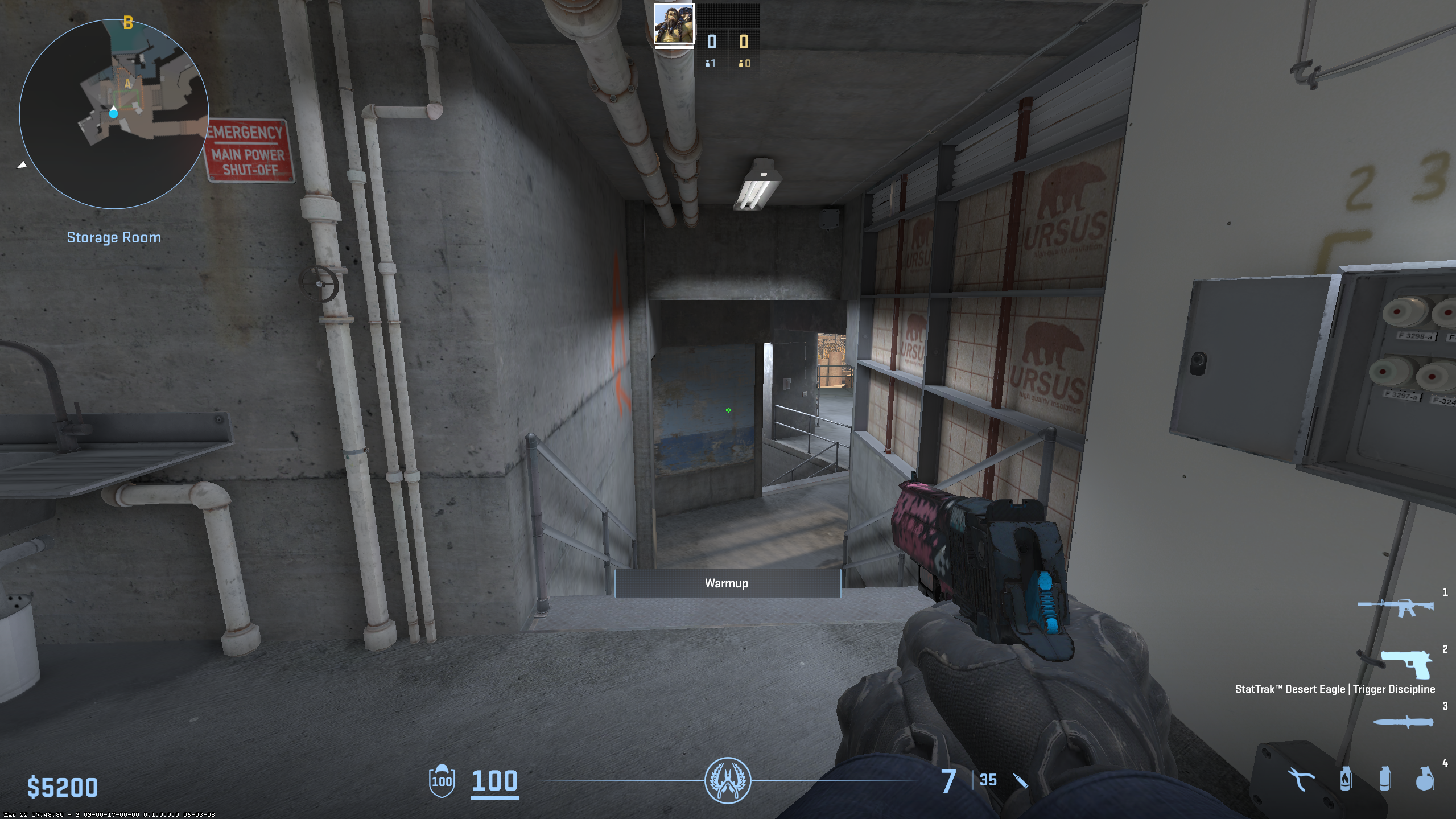The image size is (1456, 819).
Task: Select the HE grenade icon
Action: [x=1426, y=780]
